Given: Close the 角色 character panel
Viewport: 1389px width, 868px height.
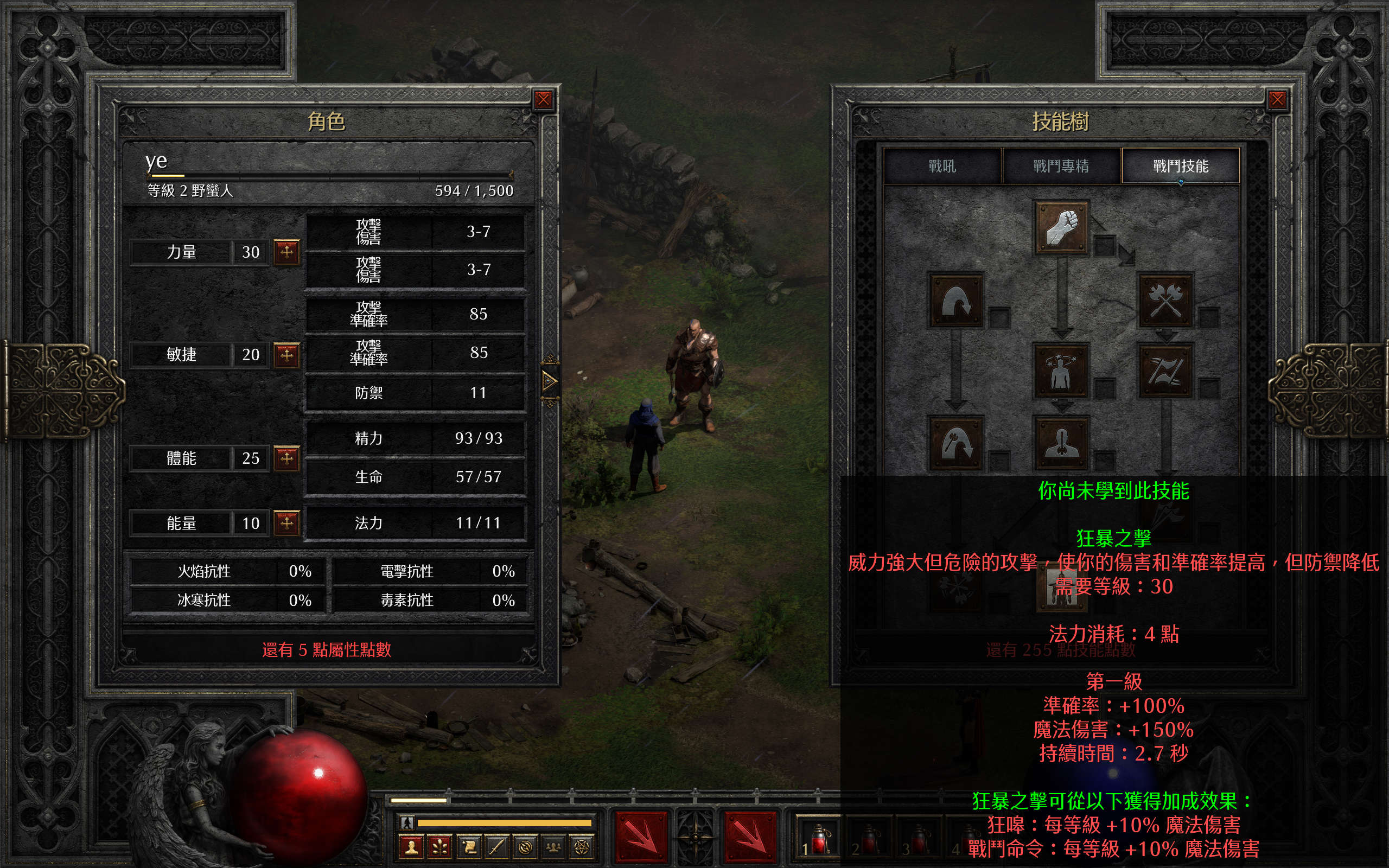Looking at the screenshot, I should coord(543,100).
